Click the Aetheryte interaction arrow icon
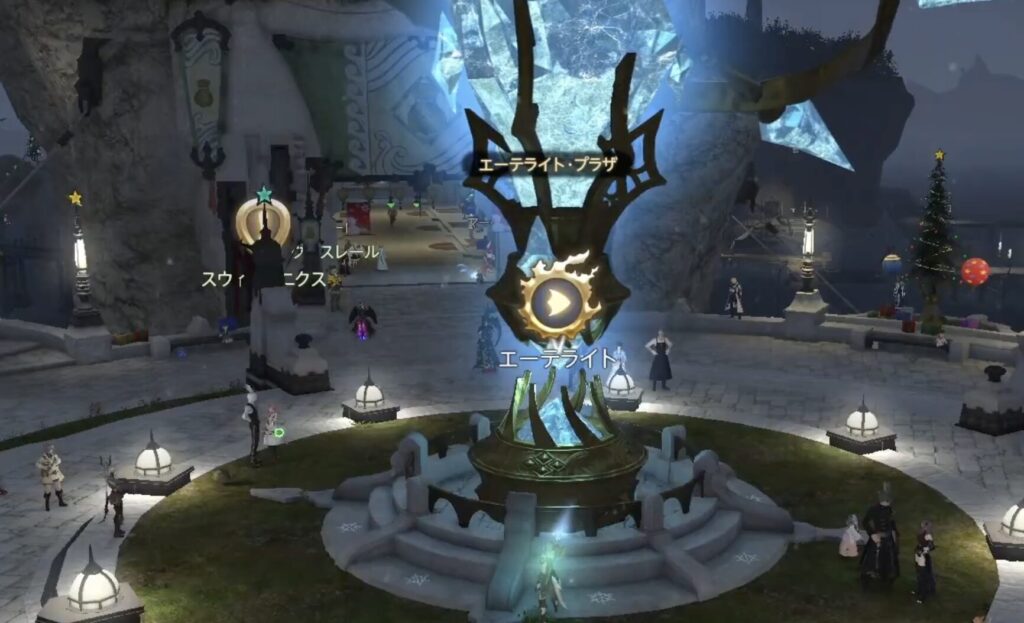Viewport: 1024px width, 623px height. 560,299
